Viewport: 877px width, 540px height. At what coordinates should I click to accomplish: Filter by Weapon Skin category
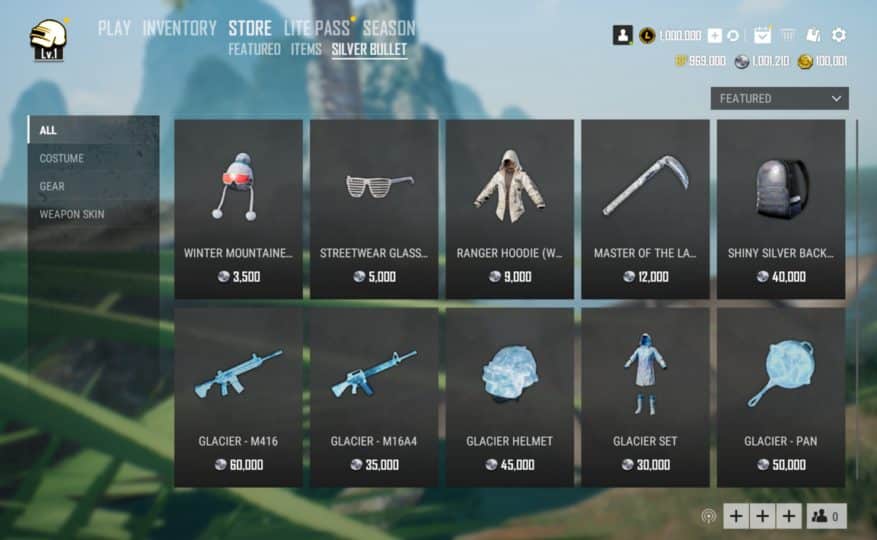pos(72,214)
